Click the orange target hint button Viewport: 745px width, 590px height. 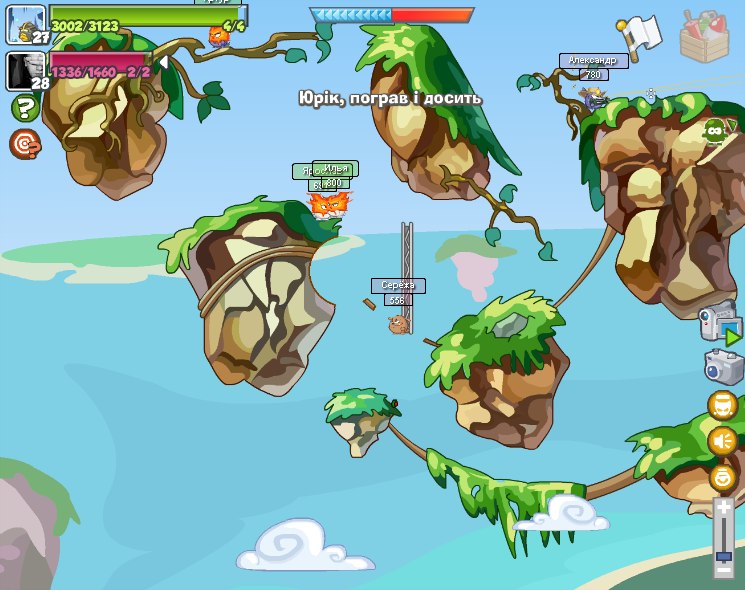click(24, 144)
